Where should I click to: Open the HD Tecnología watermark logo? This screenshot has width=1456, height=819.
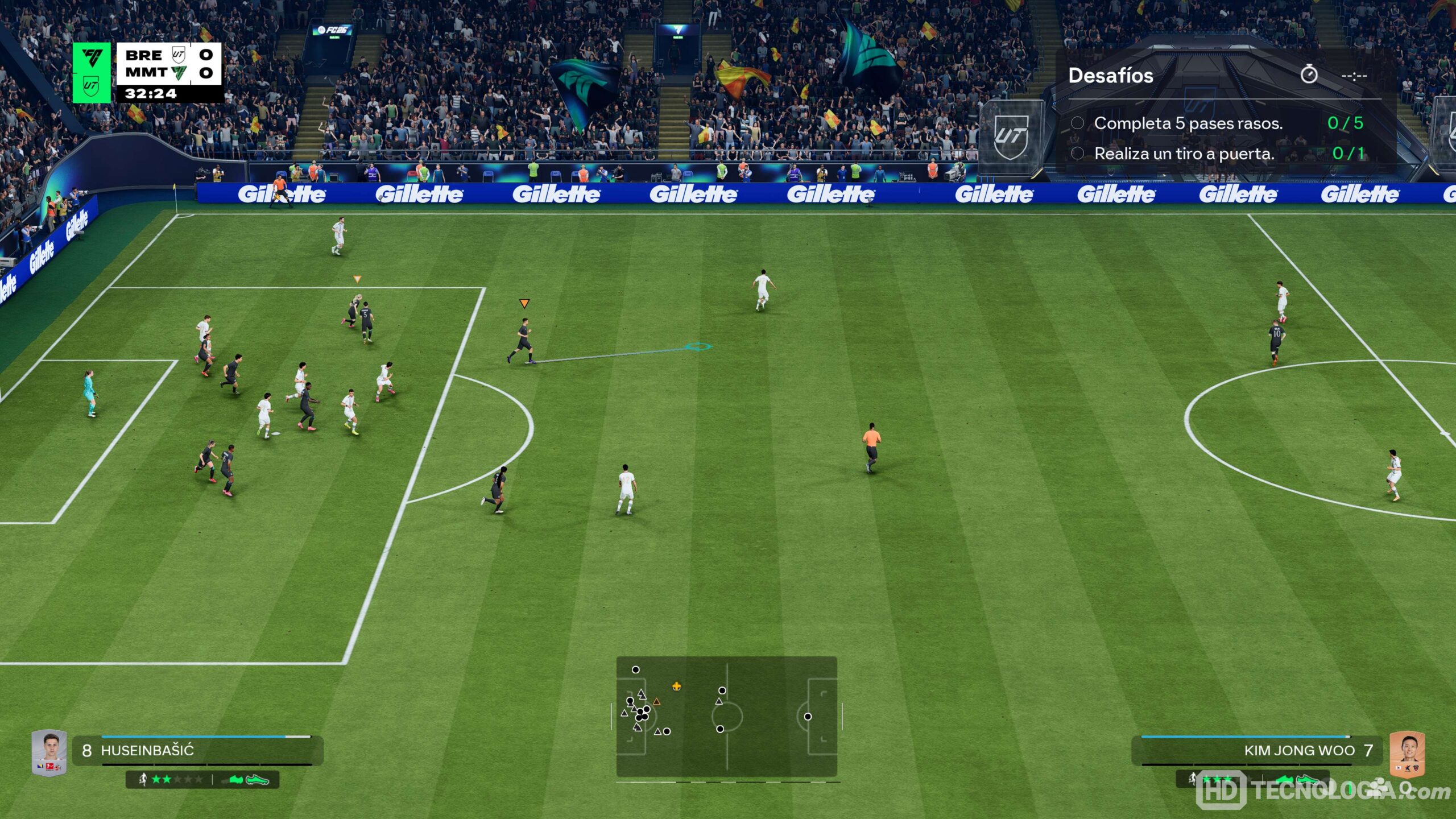coord(1322,791)
